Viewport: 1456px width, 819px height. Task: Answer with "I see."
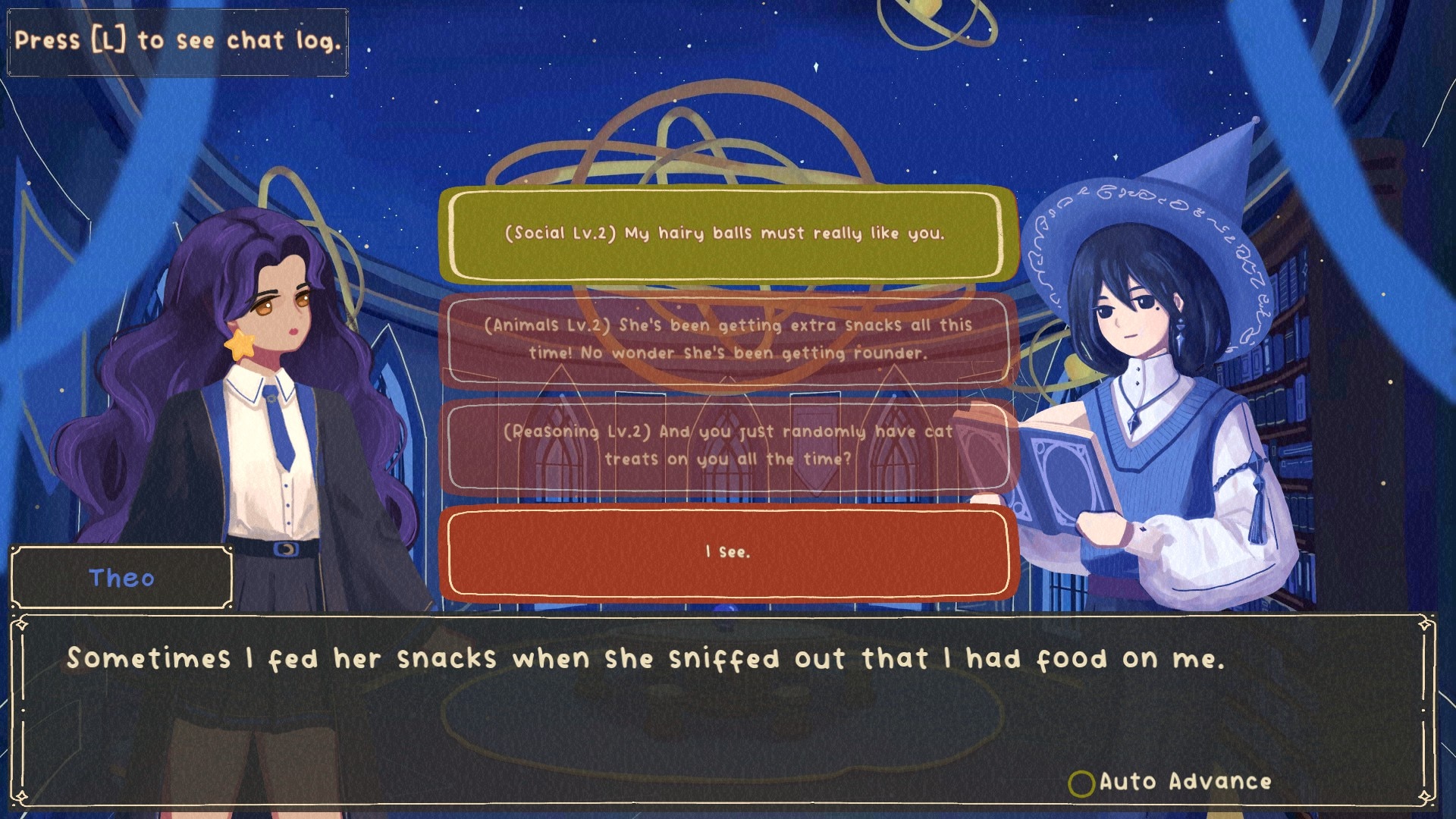coord(726,552)
